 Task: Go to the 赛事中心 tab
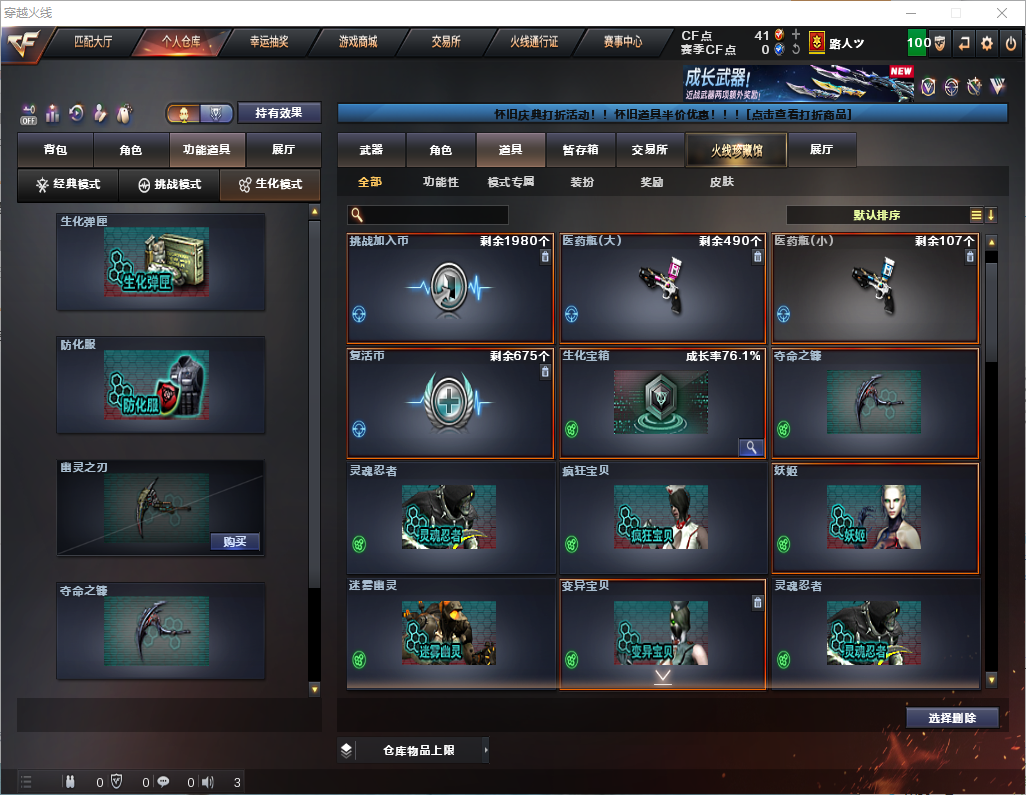click(622, 42)
